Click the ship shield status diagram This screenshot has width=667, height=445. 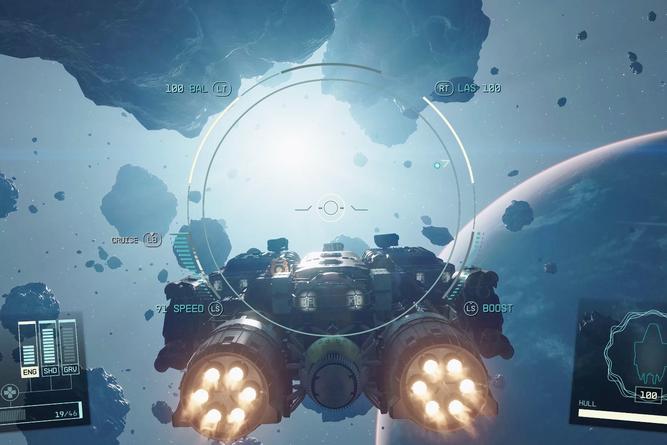click(638, 349)
